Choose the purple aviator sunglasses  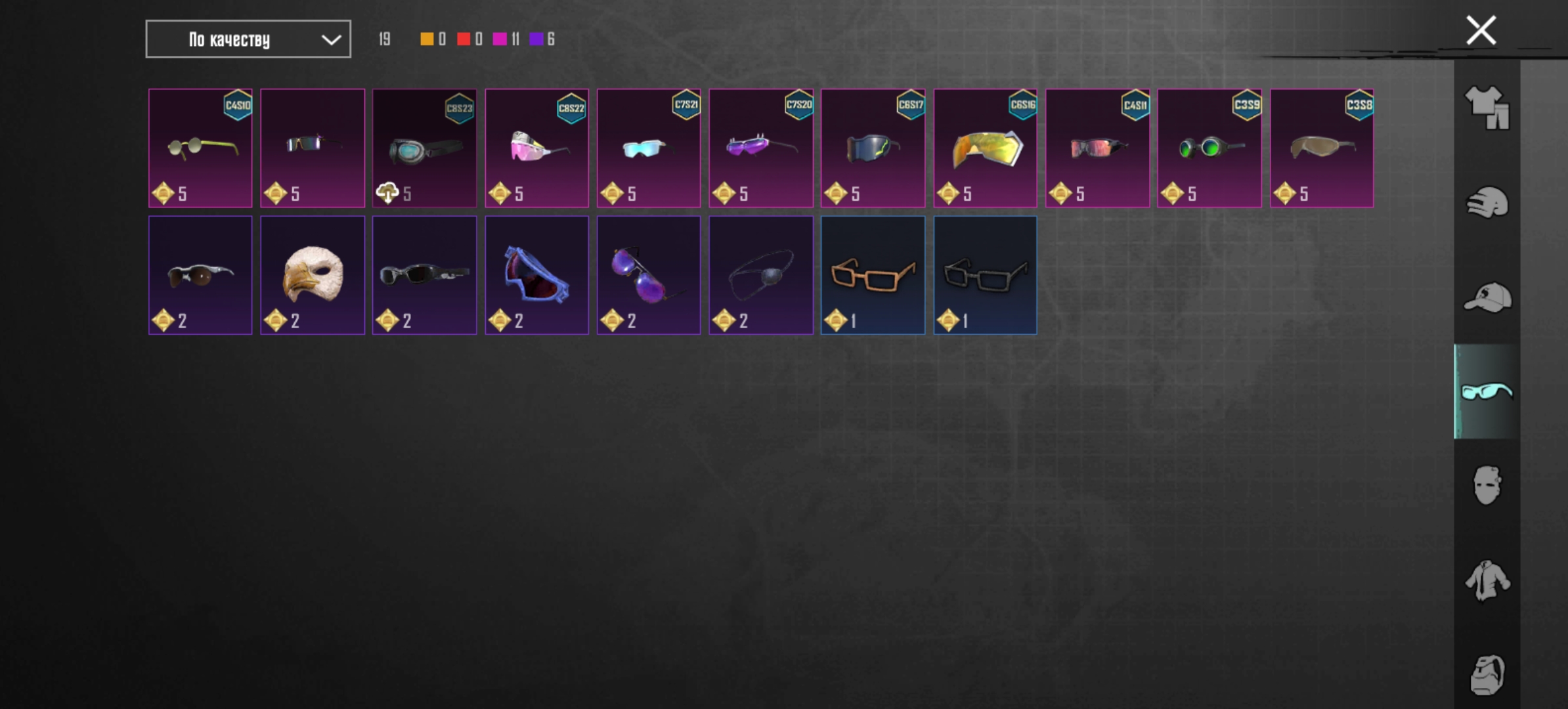648,275
